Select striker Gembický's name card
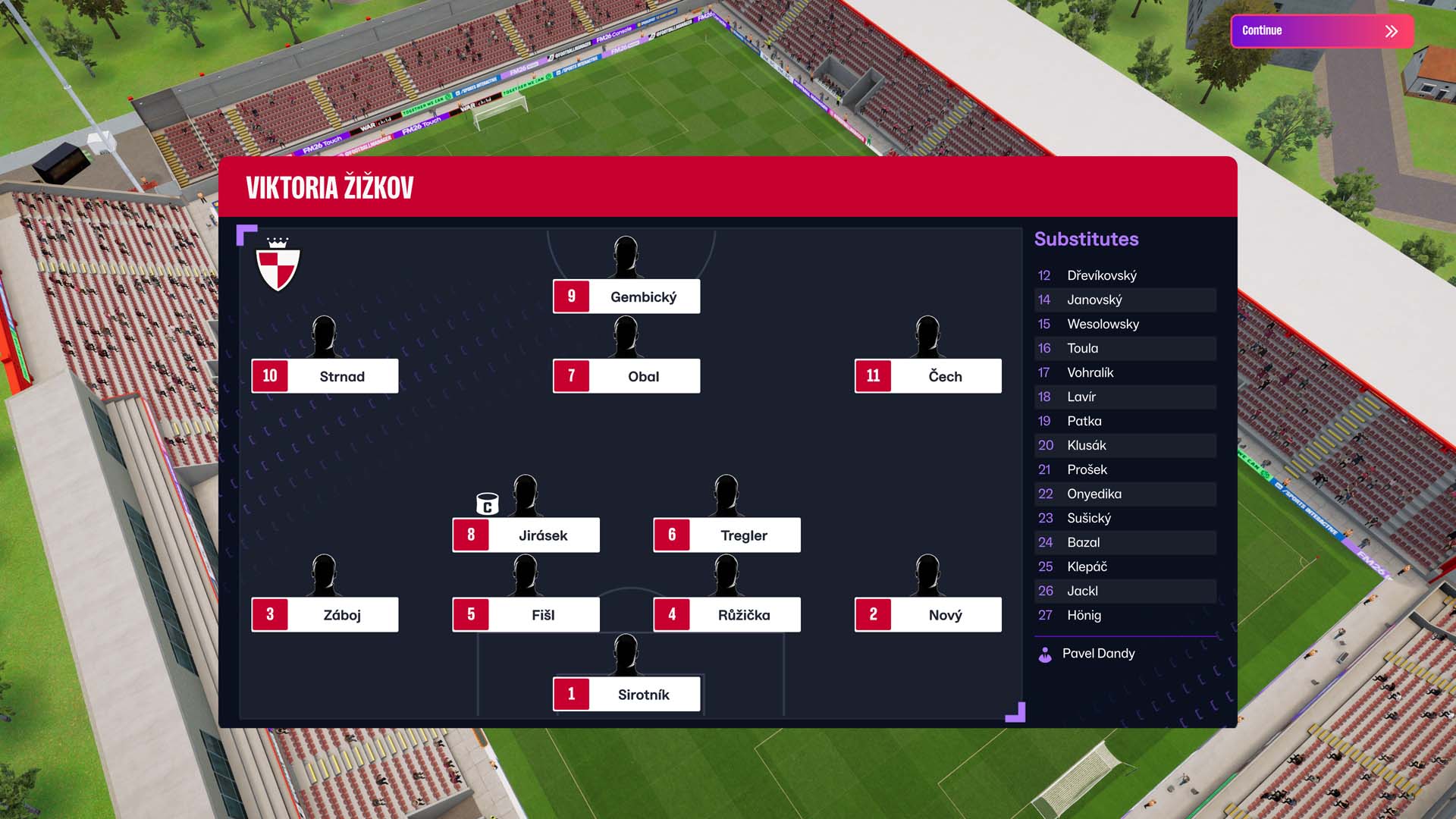 (626, 297)
